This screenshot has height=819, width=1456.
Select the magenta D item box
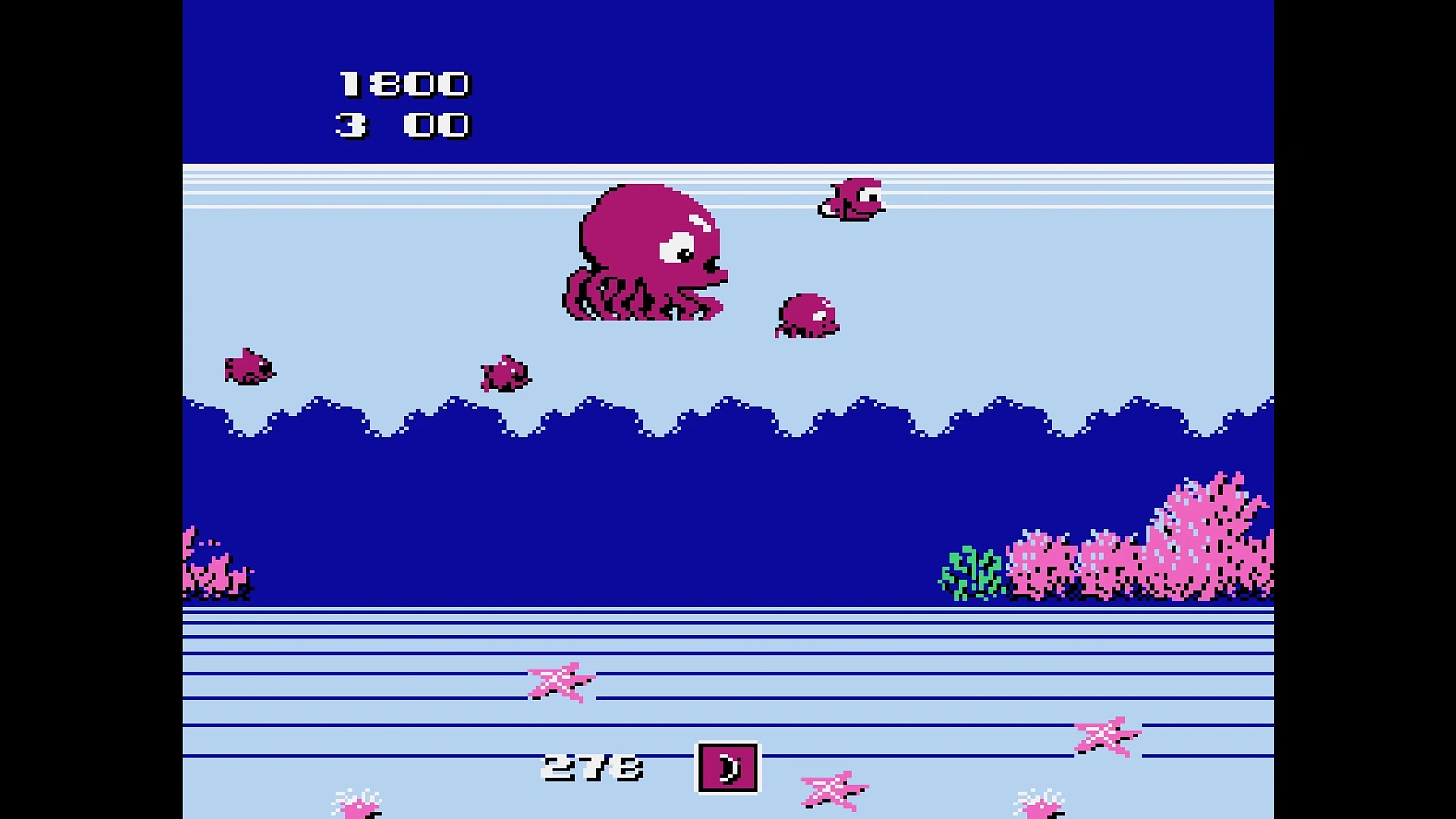coord(728,766)
